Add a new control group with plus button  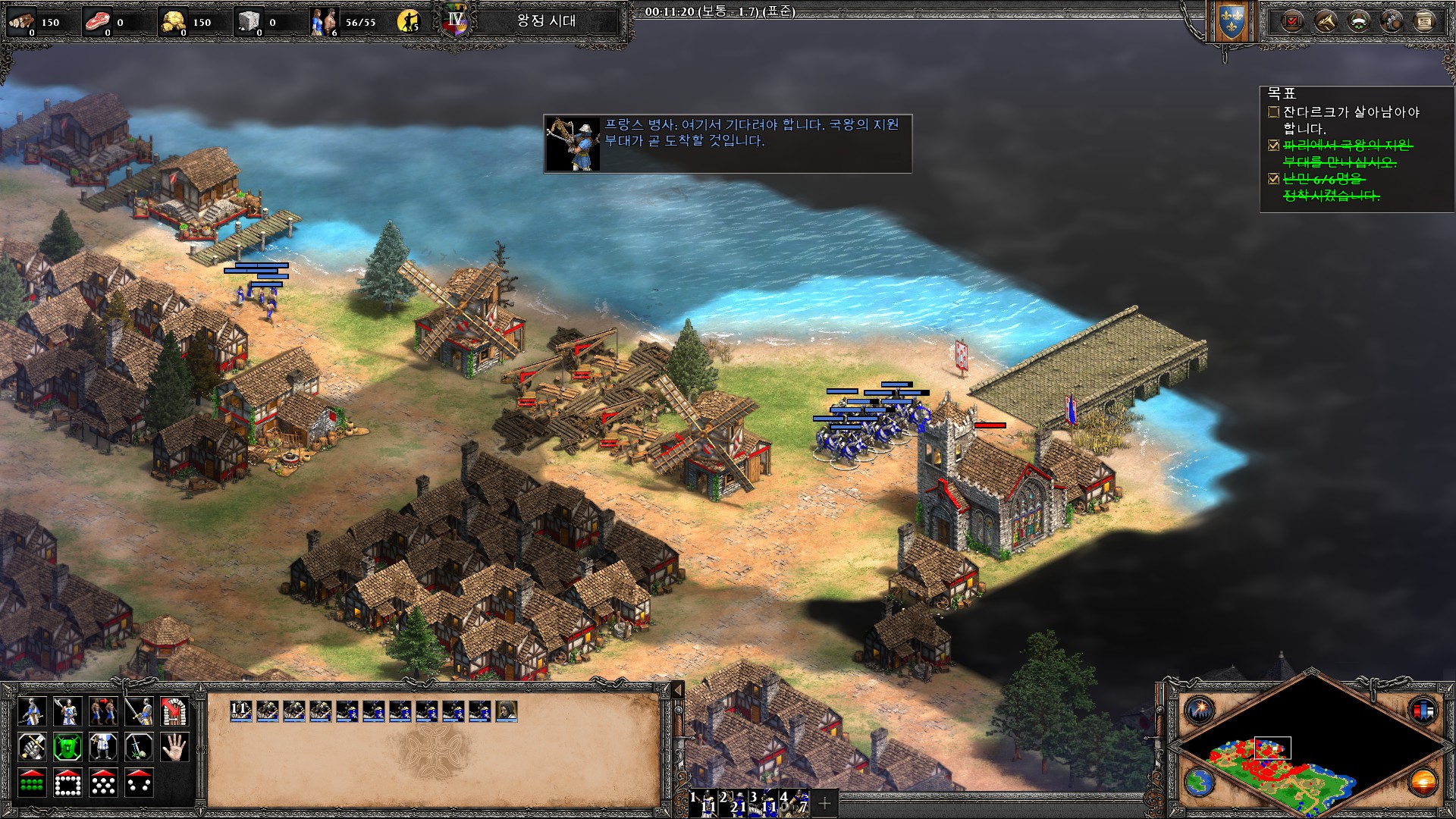[x=825, y=802]
